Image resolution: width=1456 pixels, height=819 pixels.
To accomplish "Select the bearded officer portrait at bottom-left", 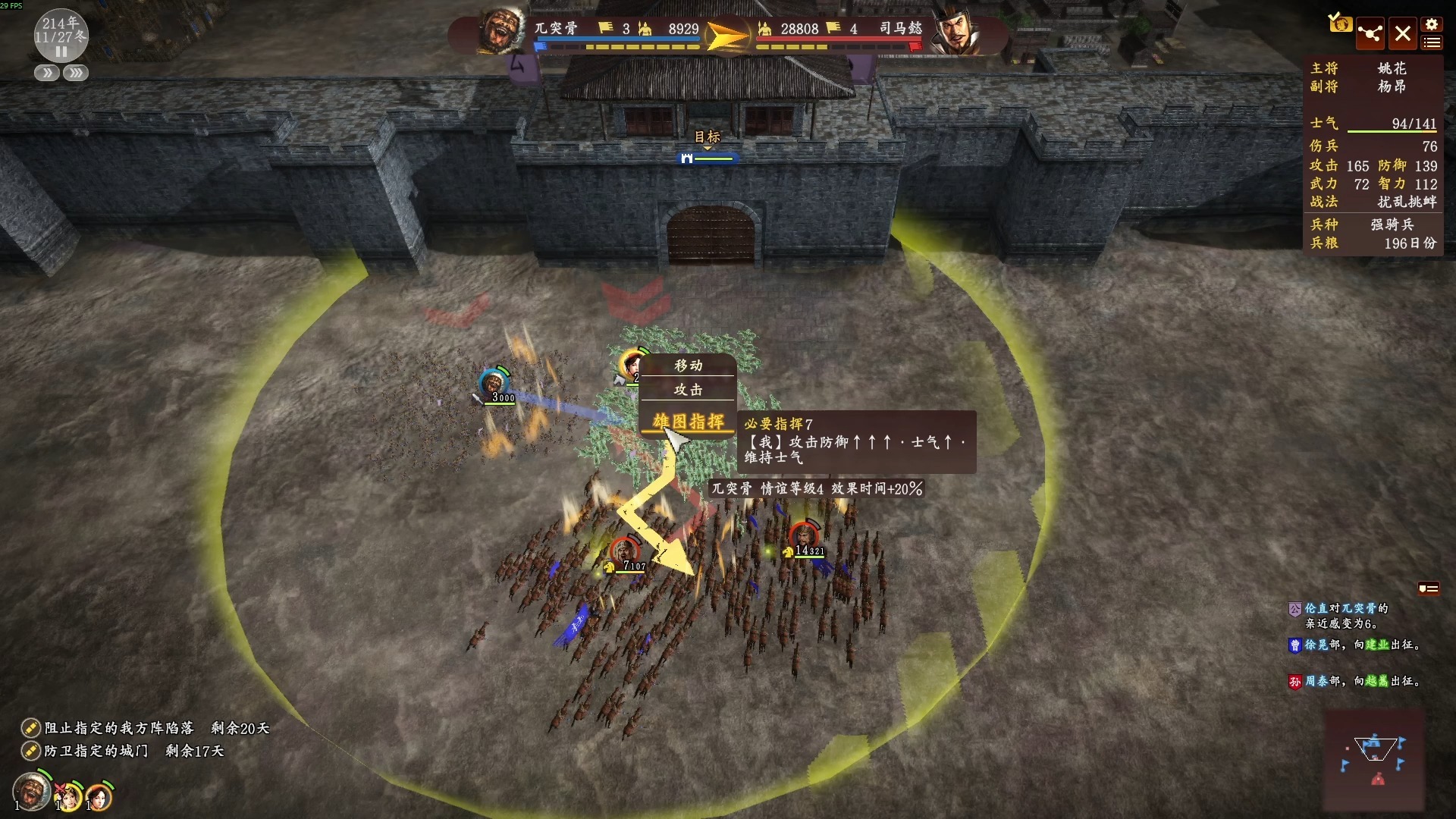I will pos(32,792).
